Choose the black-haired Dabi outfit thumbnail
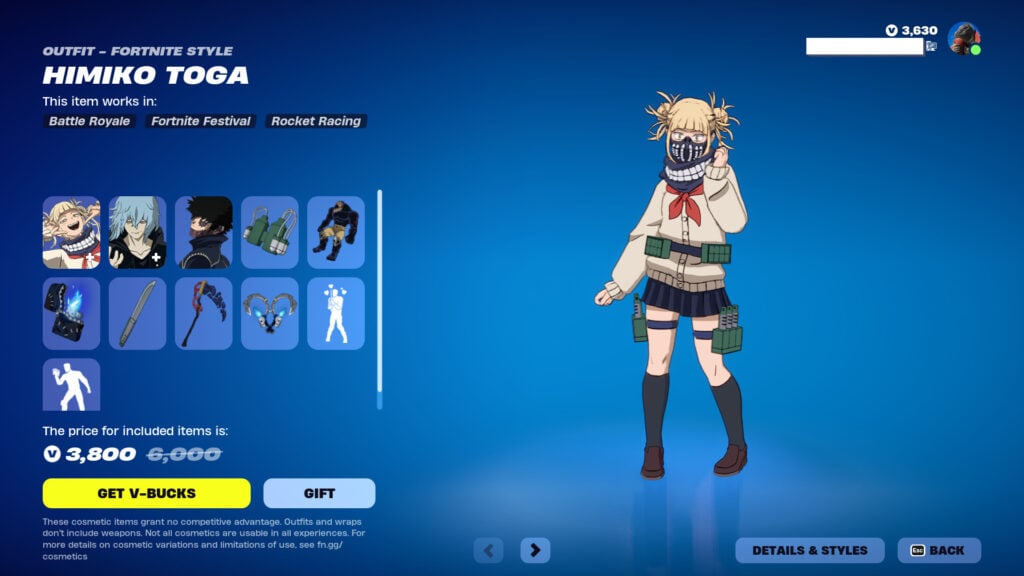Image resolution: width=1024 pixels, height=576 pixels. (x=203, y=232)
